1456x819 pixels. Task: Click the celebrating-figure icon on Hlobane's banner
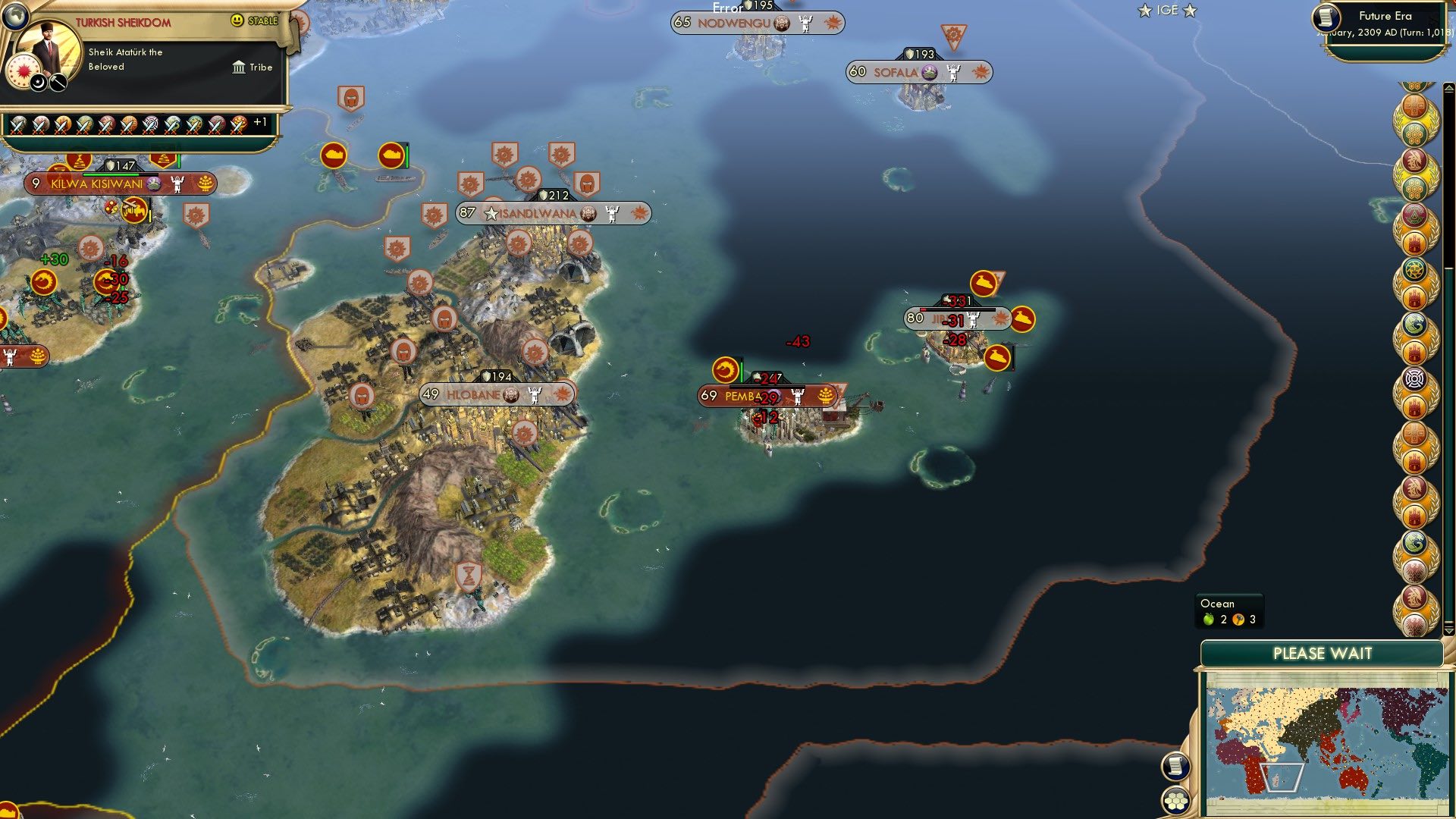(535, 395)
